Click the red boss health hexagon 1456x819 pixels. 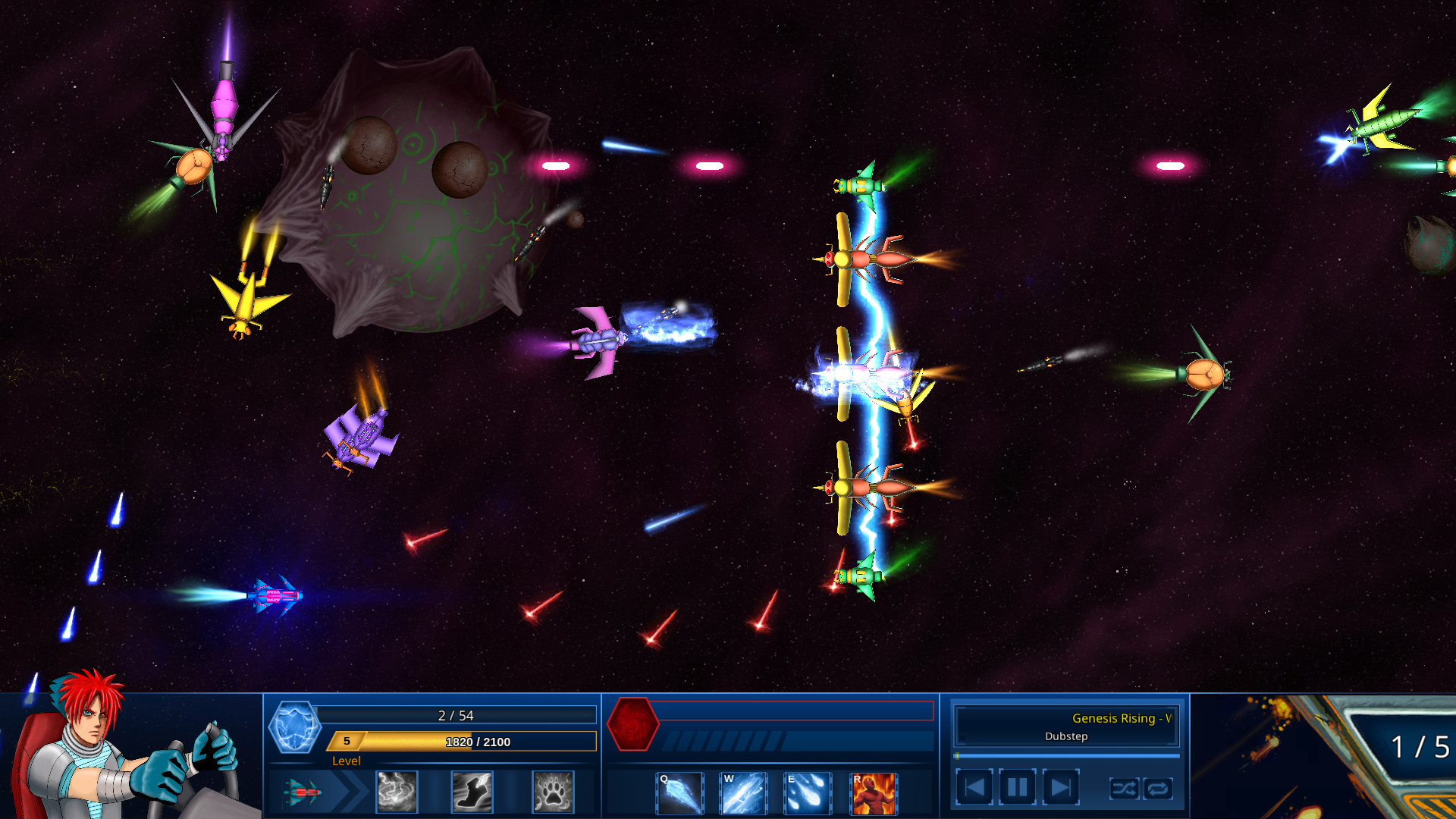(633, 726)
